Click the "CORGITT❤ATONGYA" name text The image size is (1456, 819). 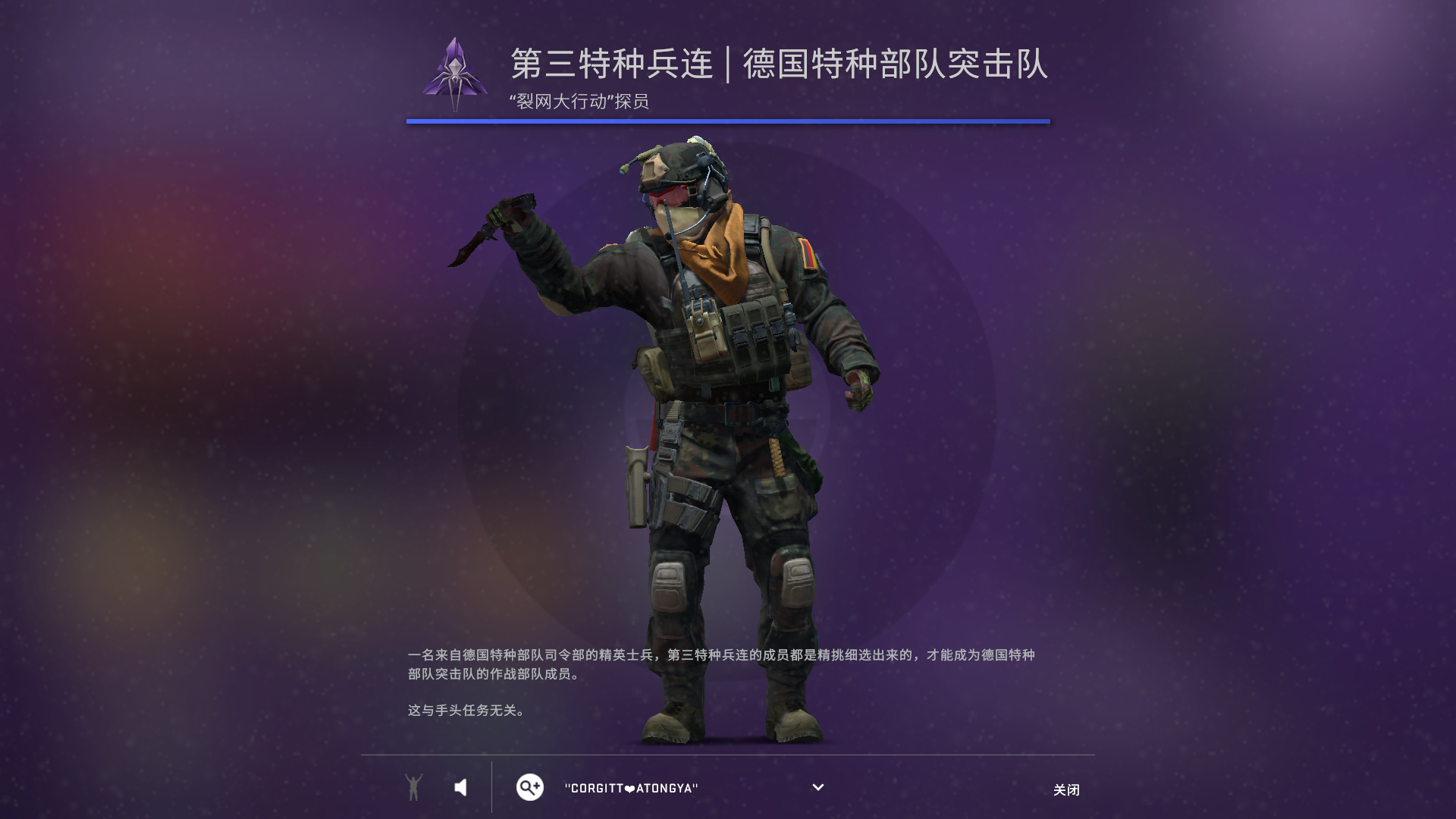point(629,788)
